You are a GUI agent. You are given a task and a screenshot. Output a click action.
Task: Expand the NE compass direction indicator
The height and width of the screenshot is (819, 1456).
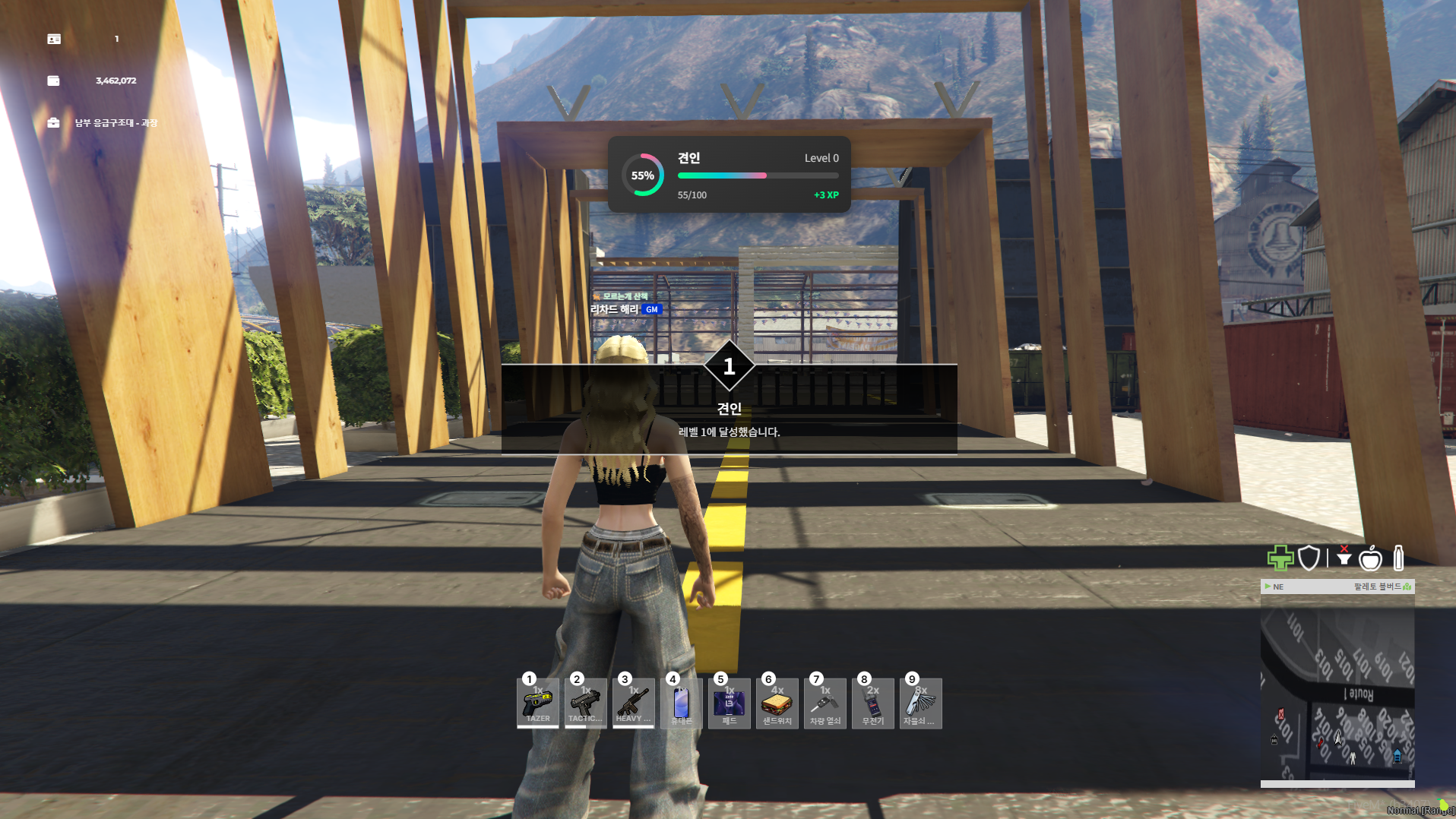point(1277,587)
